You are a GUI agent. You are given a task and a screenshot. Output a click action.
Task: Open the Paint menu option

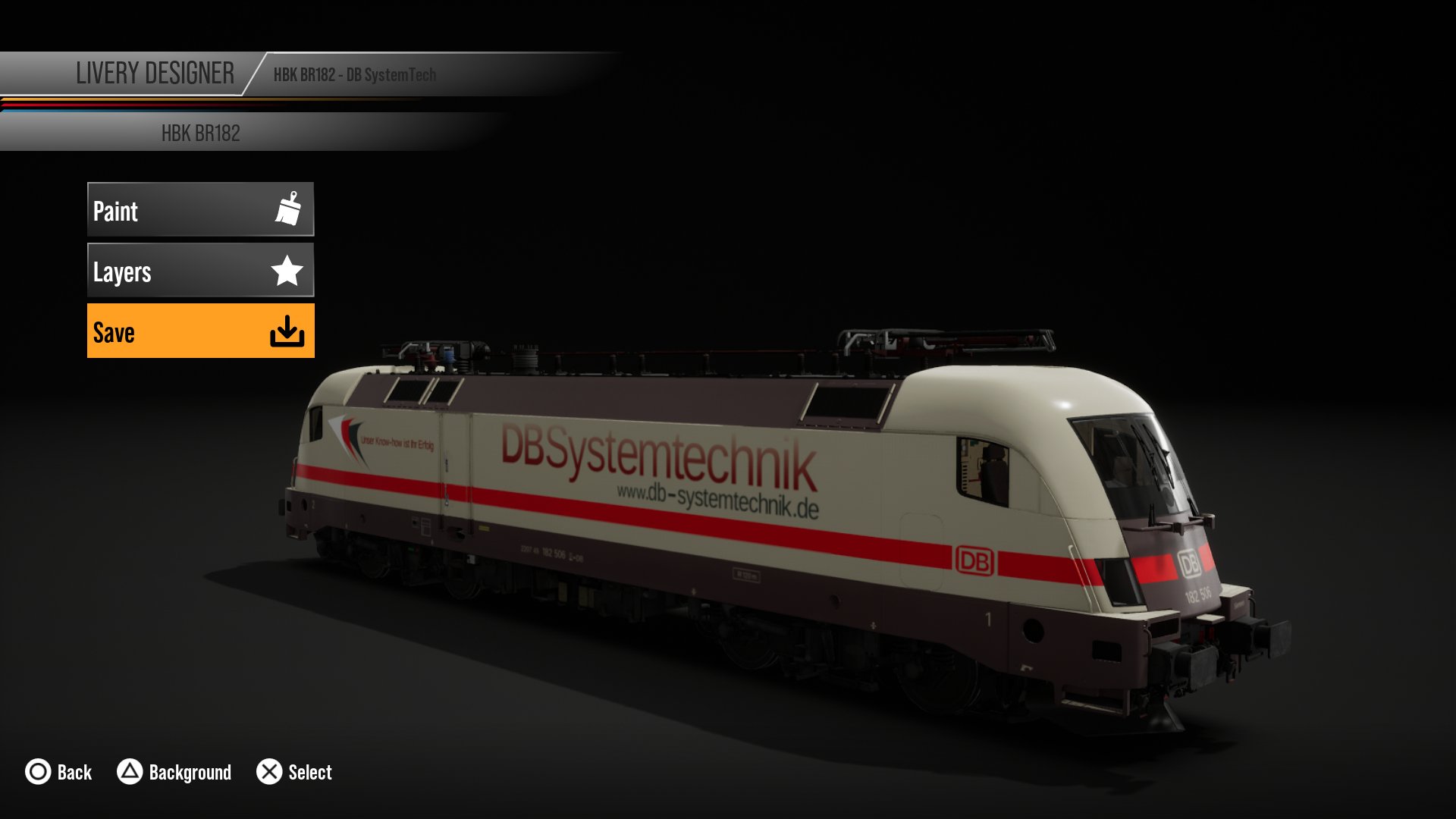coord(200,209)
